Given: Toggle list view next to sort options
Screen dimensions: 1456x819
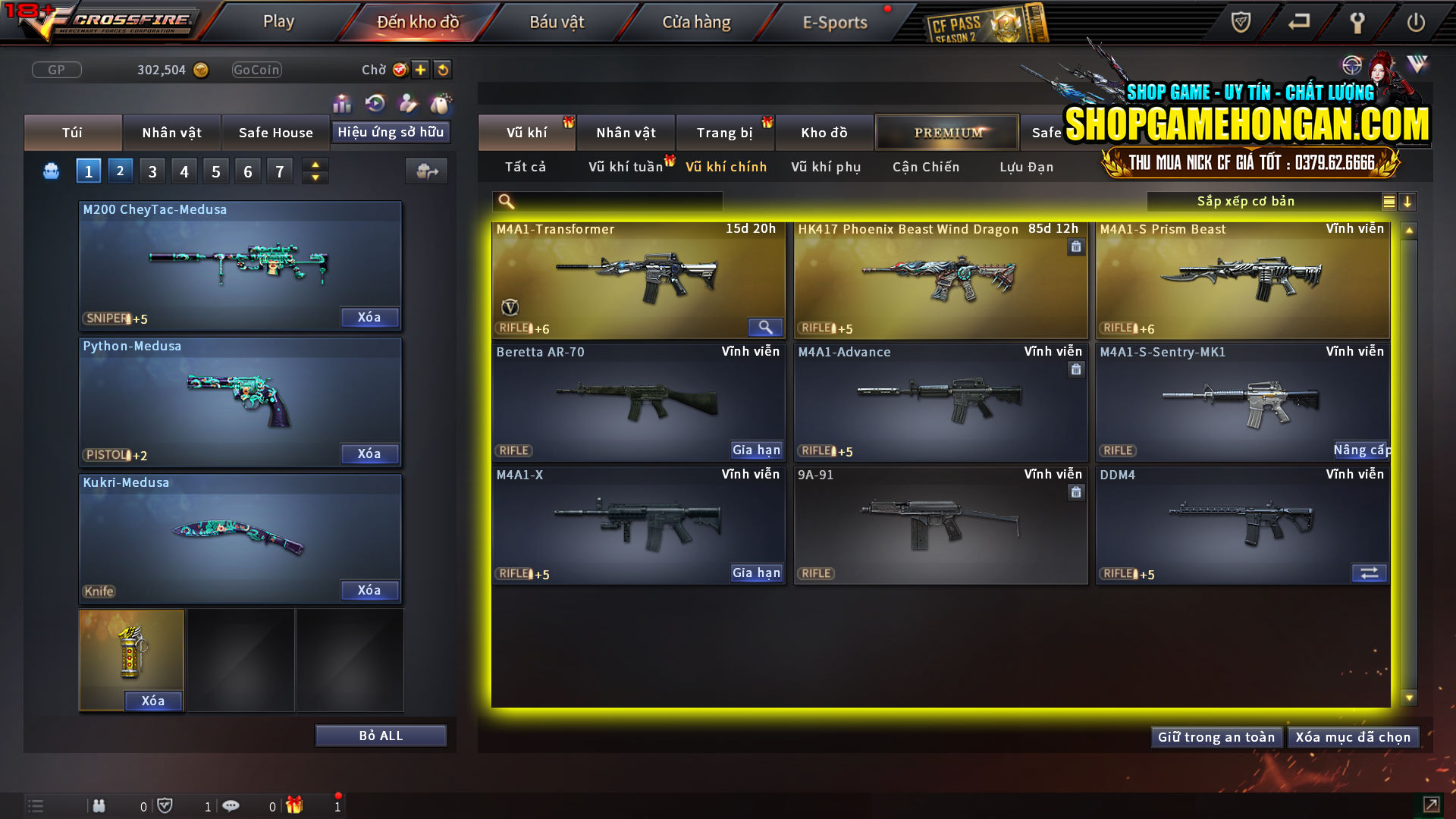Looking at the screenshot, I should pos(1388,202).
